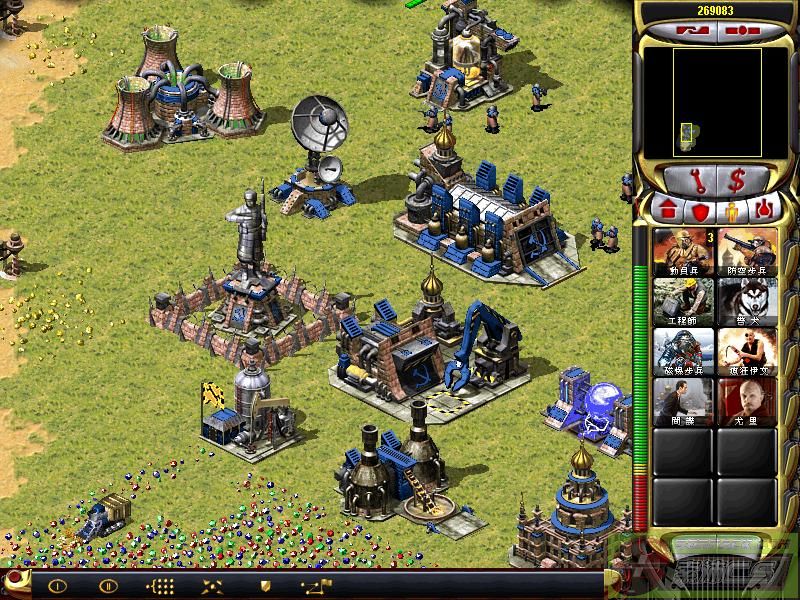Open the vehicles build tab
Viewport: 800px width, 600px height.
765,212
